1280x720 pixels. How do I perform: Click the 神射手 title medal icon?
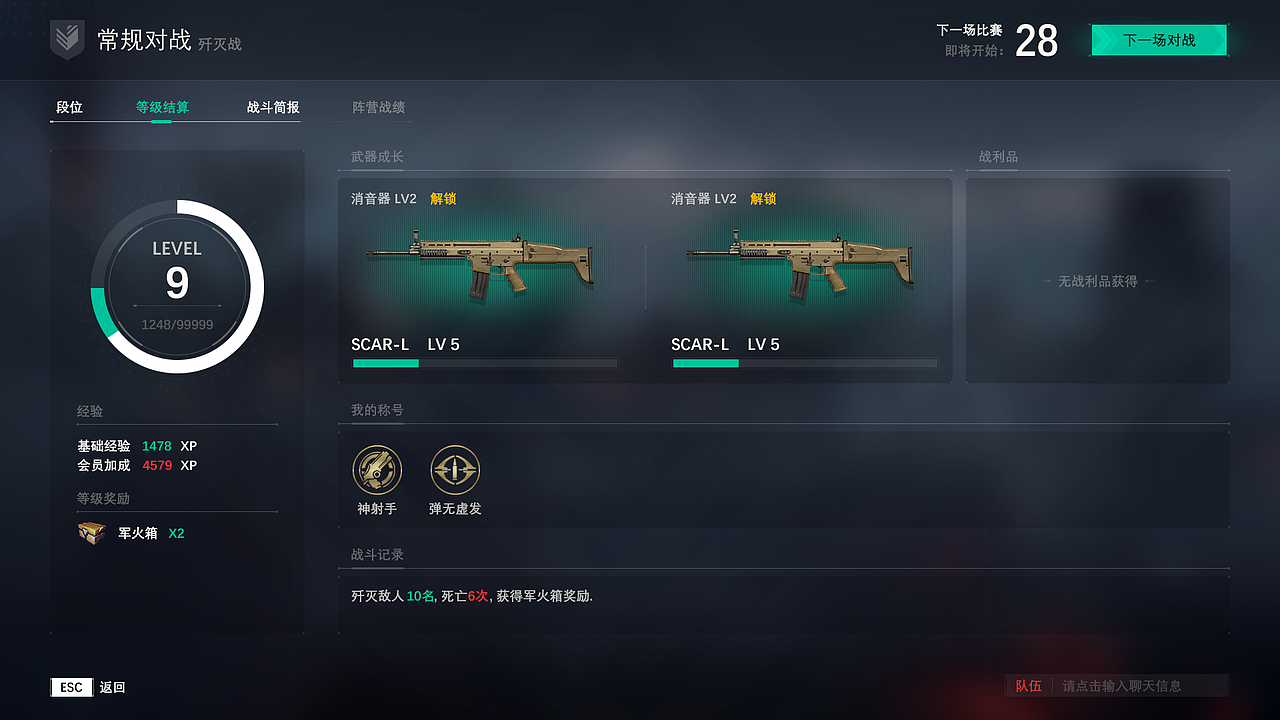(377, 470)
